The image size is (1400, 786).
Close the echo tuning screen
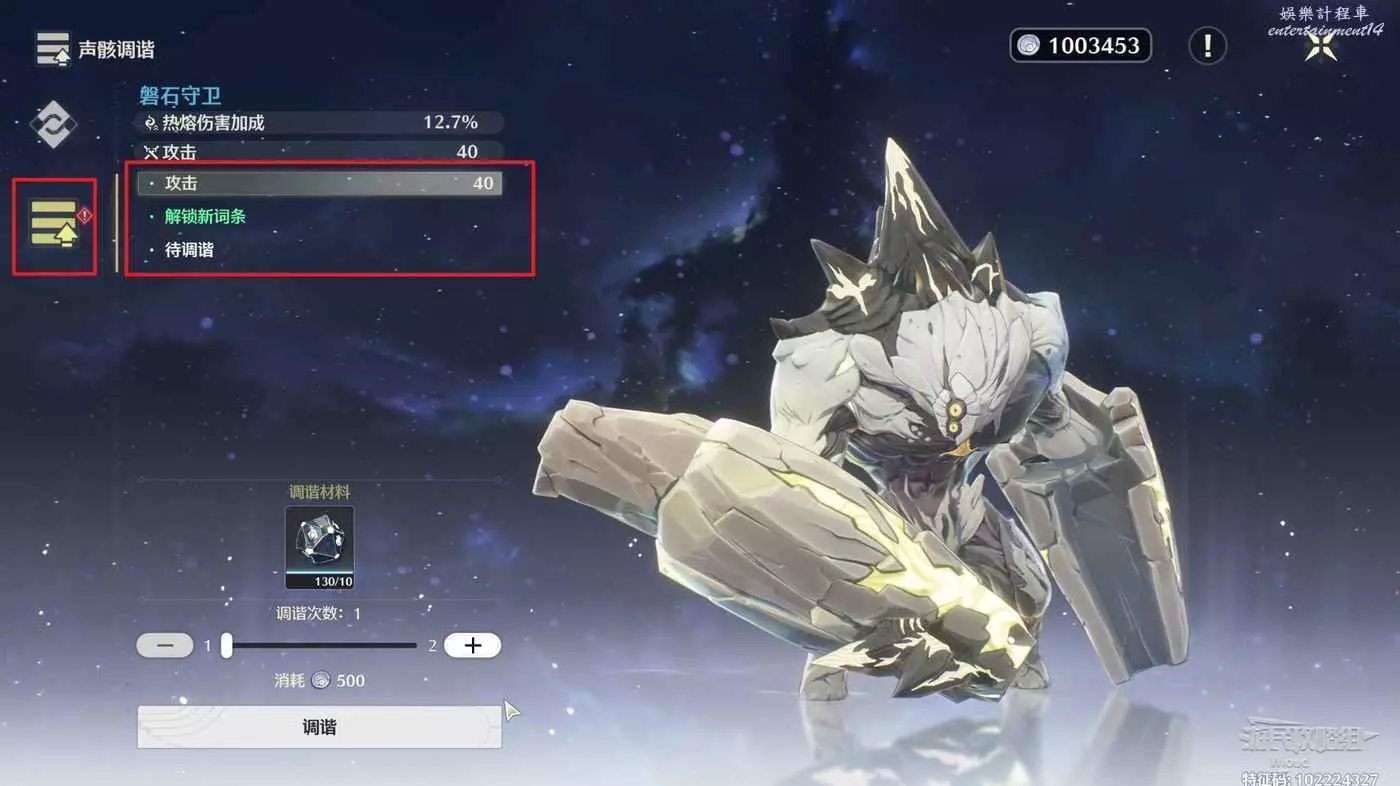(1321, 46)
